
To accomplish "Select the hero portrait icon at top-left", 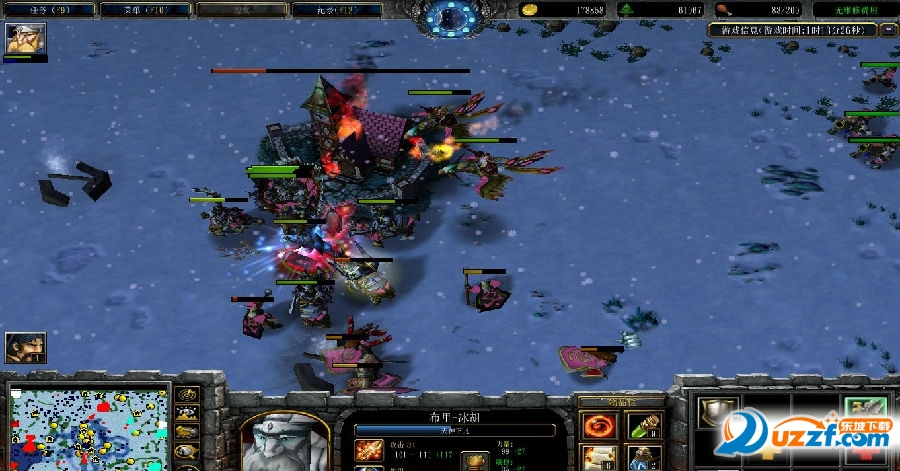I will [24, 39].
